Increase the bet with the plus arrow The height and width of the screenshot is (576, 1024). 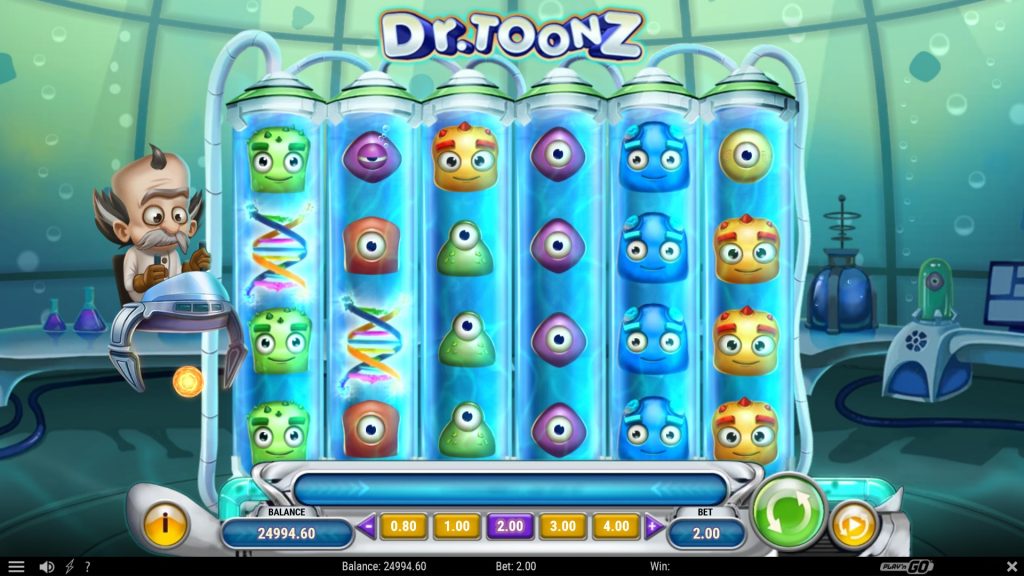653,526
